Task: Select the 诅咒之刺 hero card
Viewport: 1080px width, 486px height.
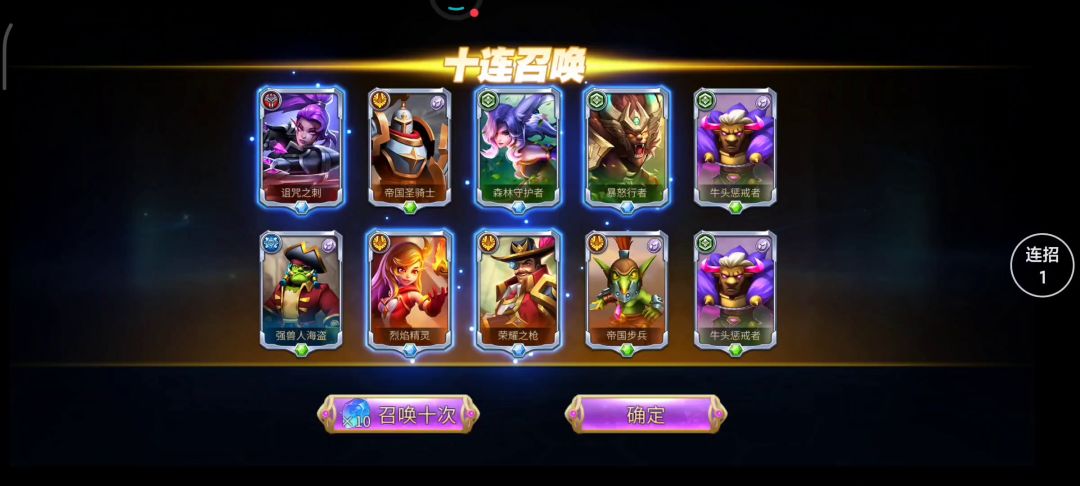Action: click(302, 145)
